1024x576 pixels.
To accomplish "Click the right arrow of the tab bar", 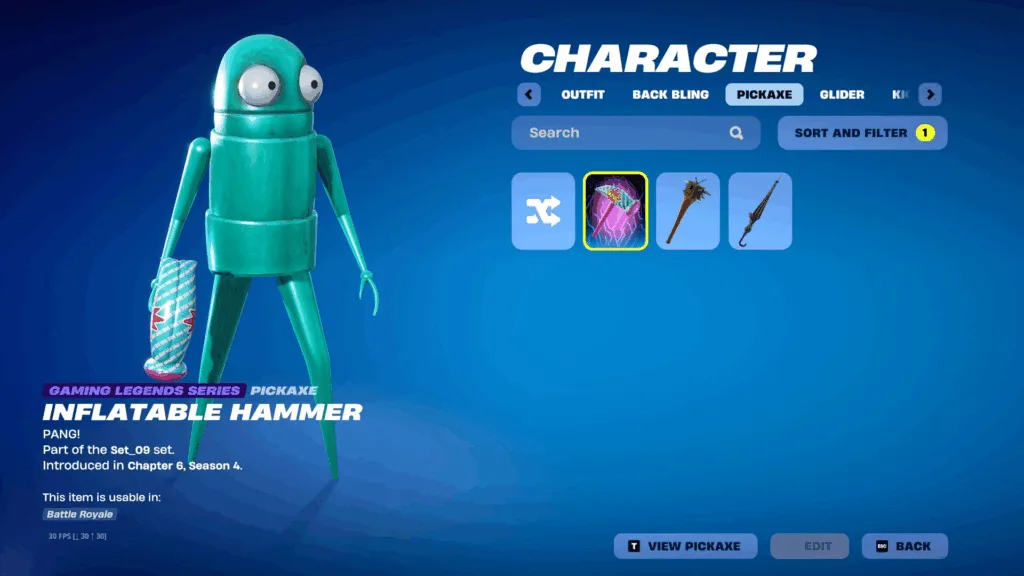I will point(930,95).
